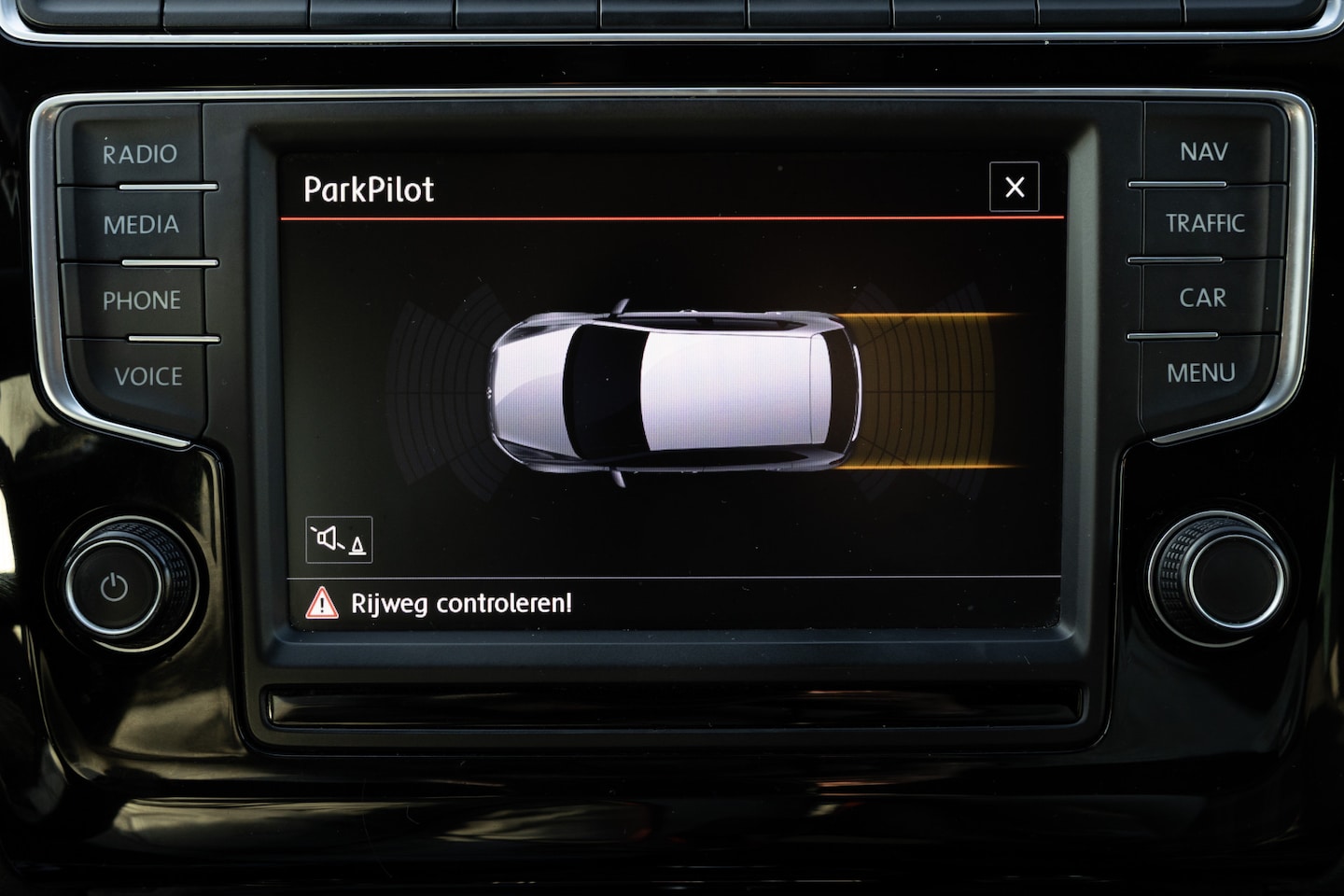Screen dimensions: 1344x896
Task: Activate VOICE control
Action: pyautogui.click(x=147, y=376)
